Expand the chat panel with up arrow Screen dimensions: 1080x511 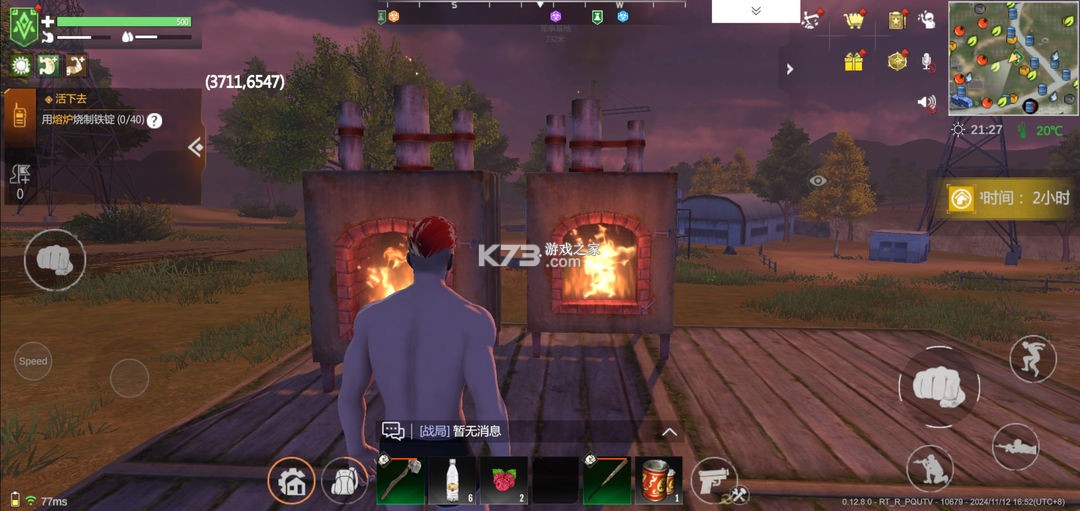670,432
